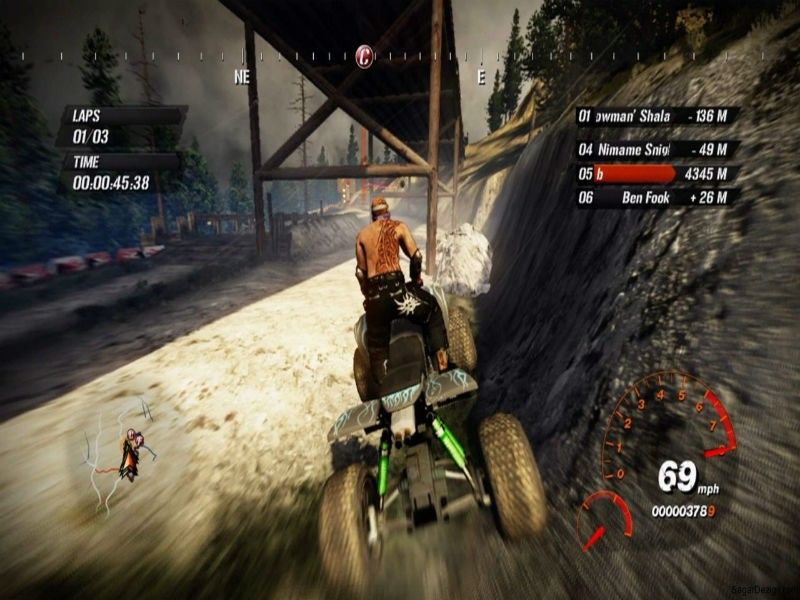
Task: Choose the Niname fourth-place leaderboard row
Action: [x=657, y=149]
